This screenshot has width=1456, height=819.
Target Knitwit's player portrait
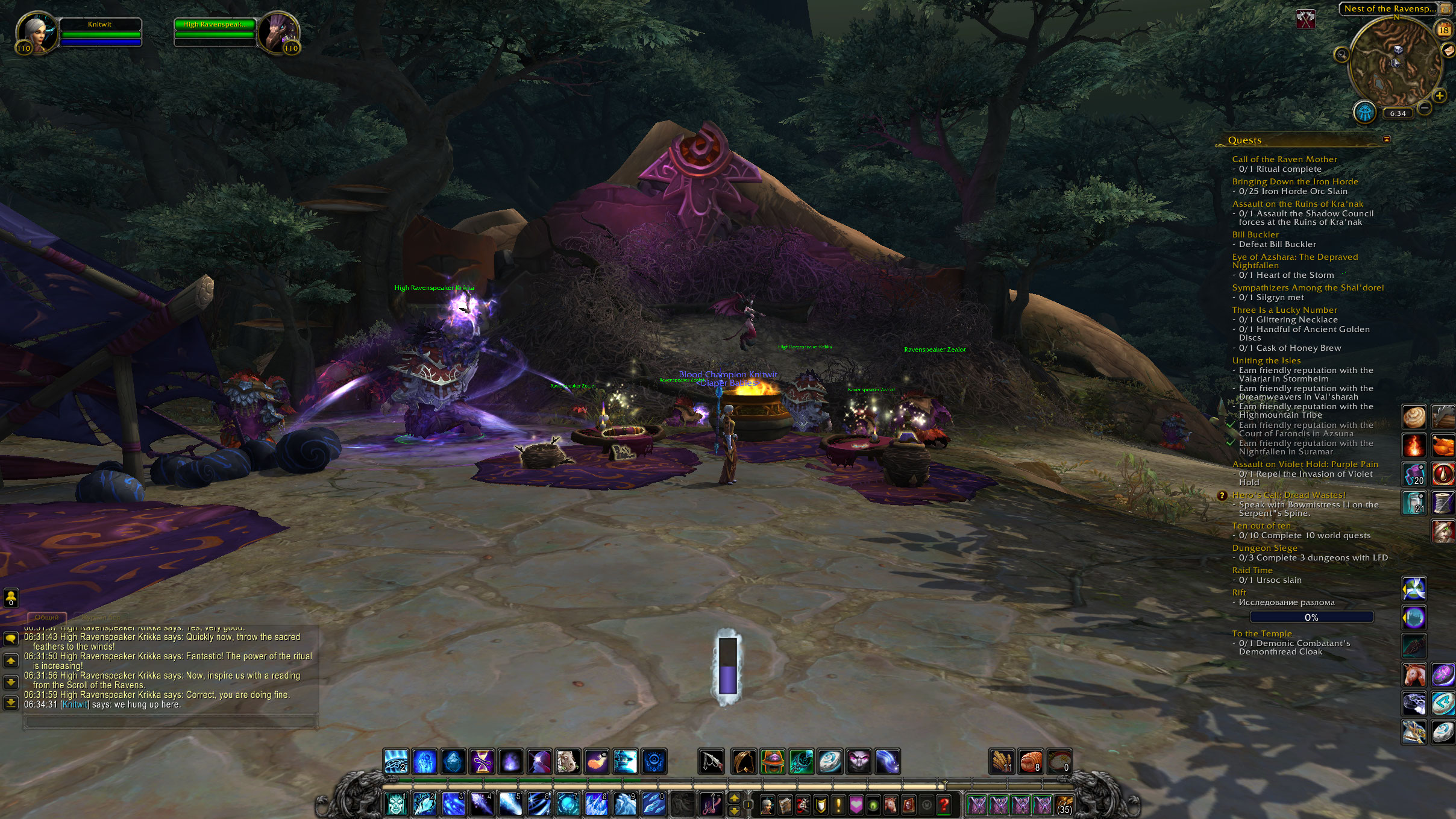[x=37, y=33]
